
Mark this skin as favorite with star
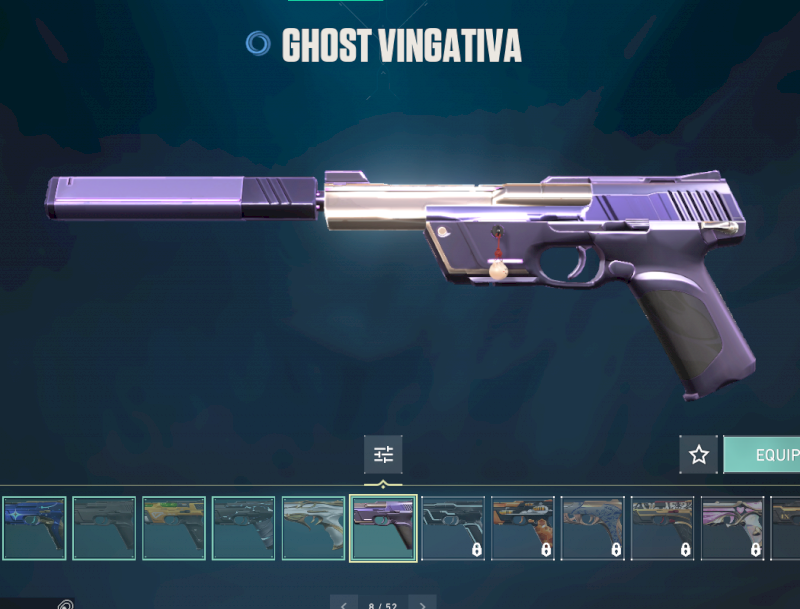(699, 455)
